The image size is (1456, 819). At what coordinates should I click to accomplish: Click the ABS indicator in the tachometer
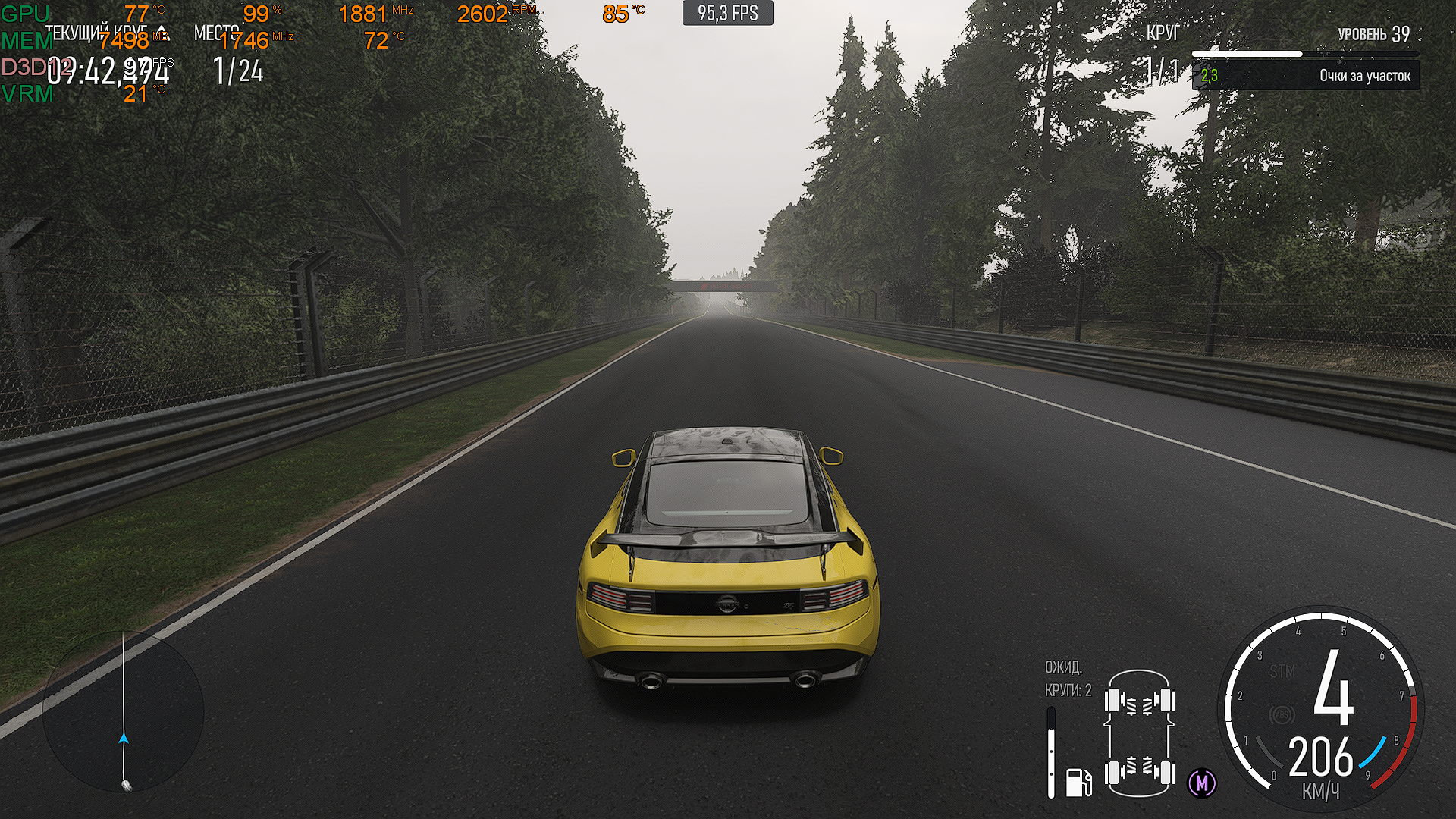coord(1282,714)
